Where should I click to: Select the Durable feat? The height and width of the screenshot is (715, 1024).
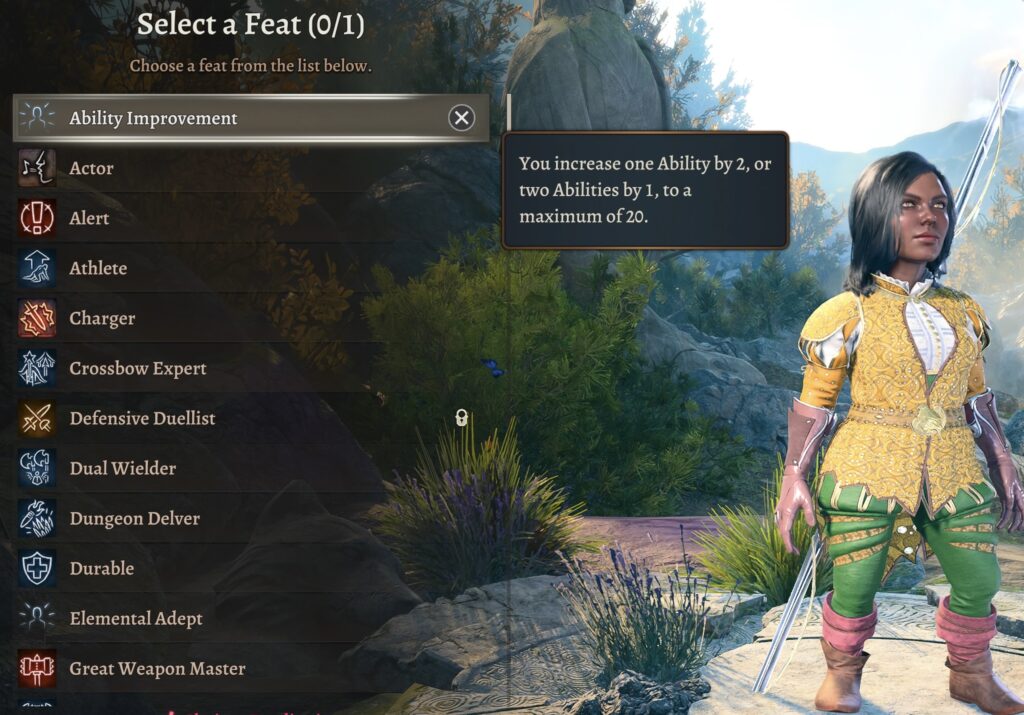(101, 568)
